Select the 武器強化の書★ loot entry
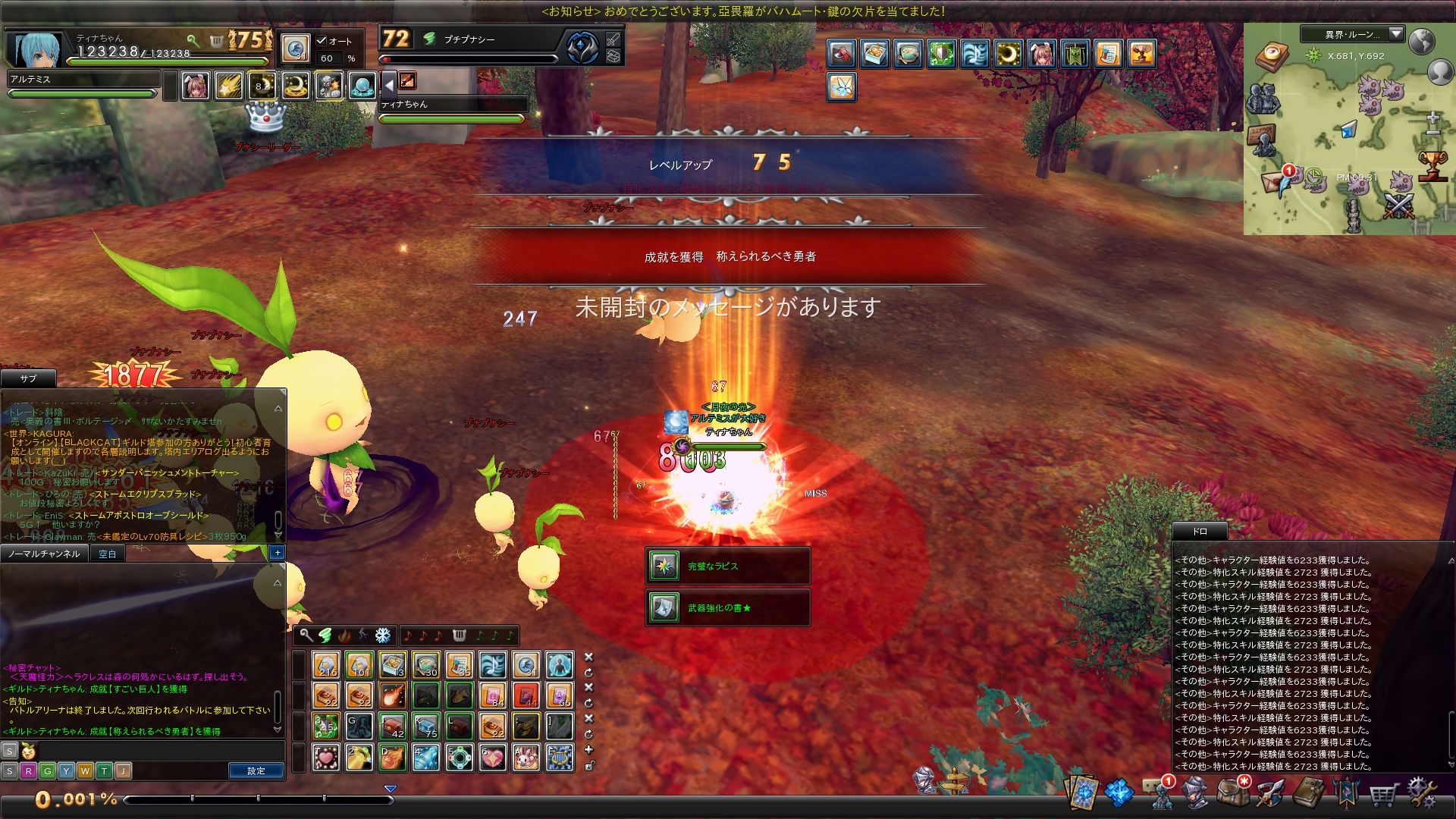Image resolution: width=1456 pixels, height=819 pixels. 728,607
